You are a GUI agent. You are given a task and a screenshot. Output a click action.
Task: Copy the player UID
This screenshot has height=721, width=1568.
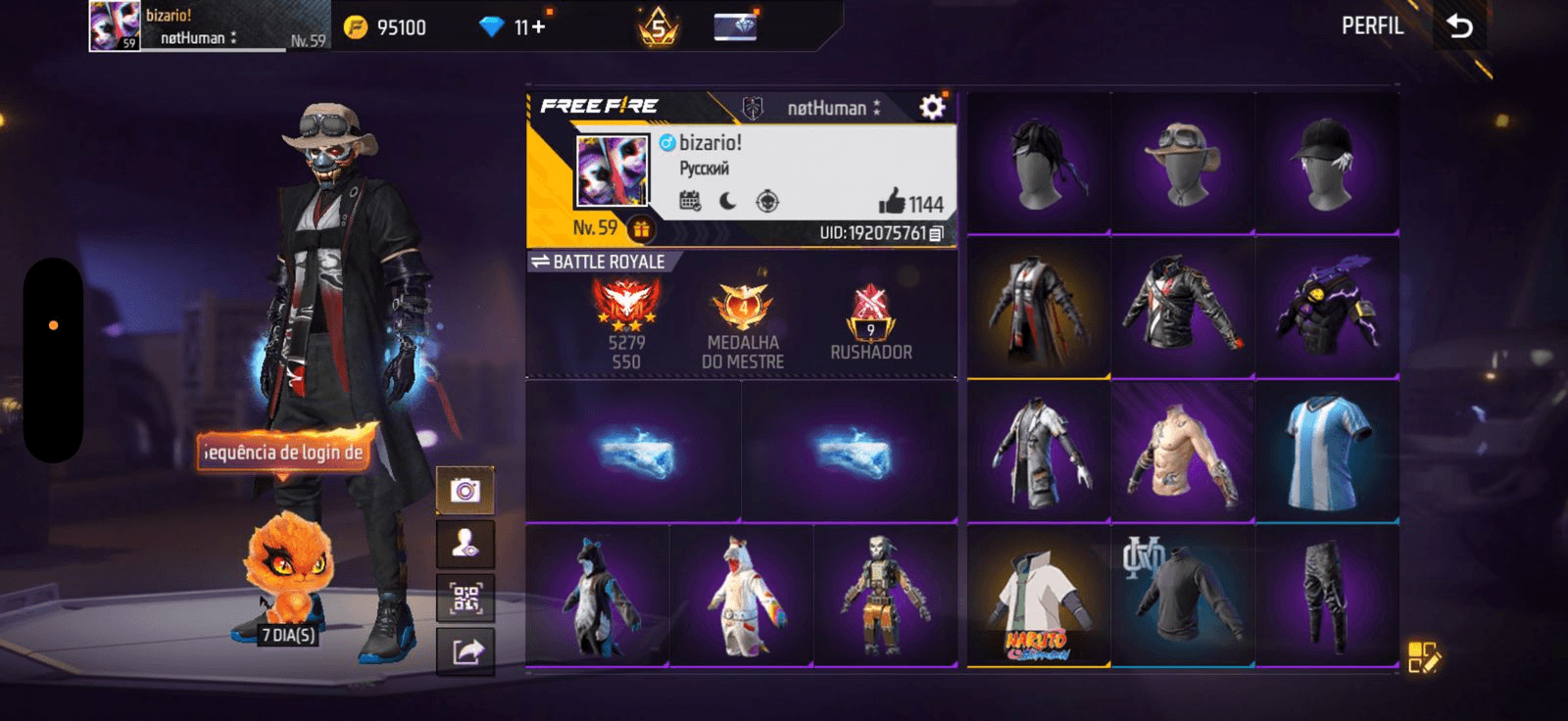pyautogui.click(x=937, y=233)
